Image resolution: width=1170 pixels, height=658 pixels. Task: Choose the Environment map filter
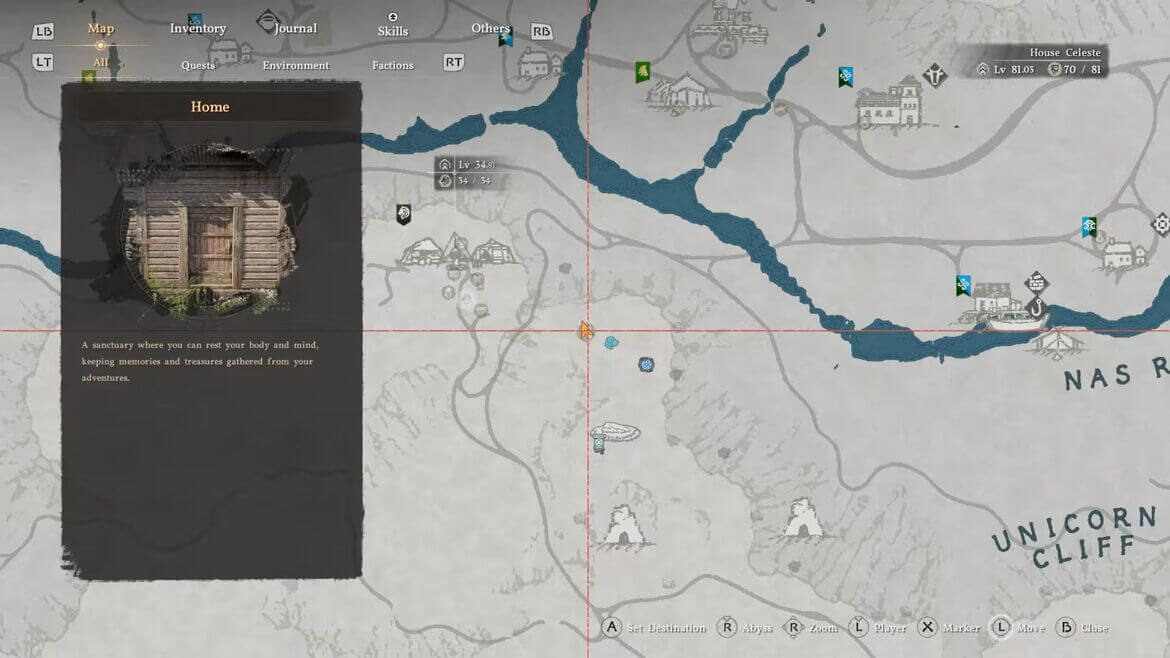(x=295, y=65)
